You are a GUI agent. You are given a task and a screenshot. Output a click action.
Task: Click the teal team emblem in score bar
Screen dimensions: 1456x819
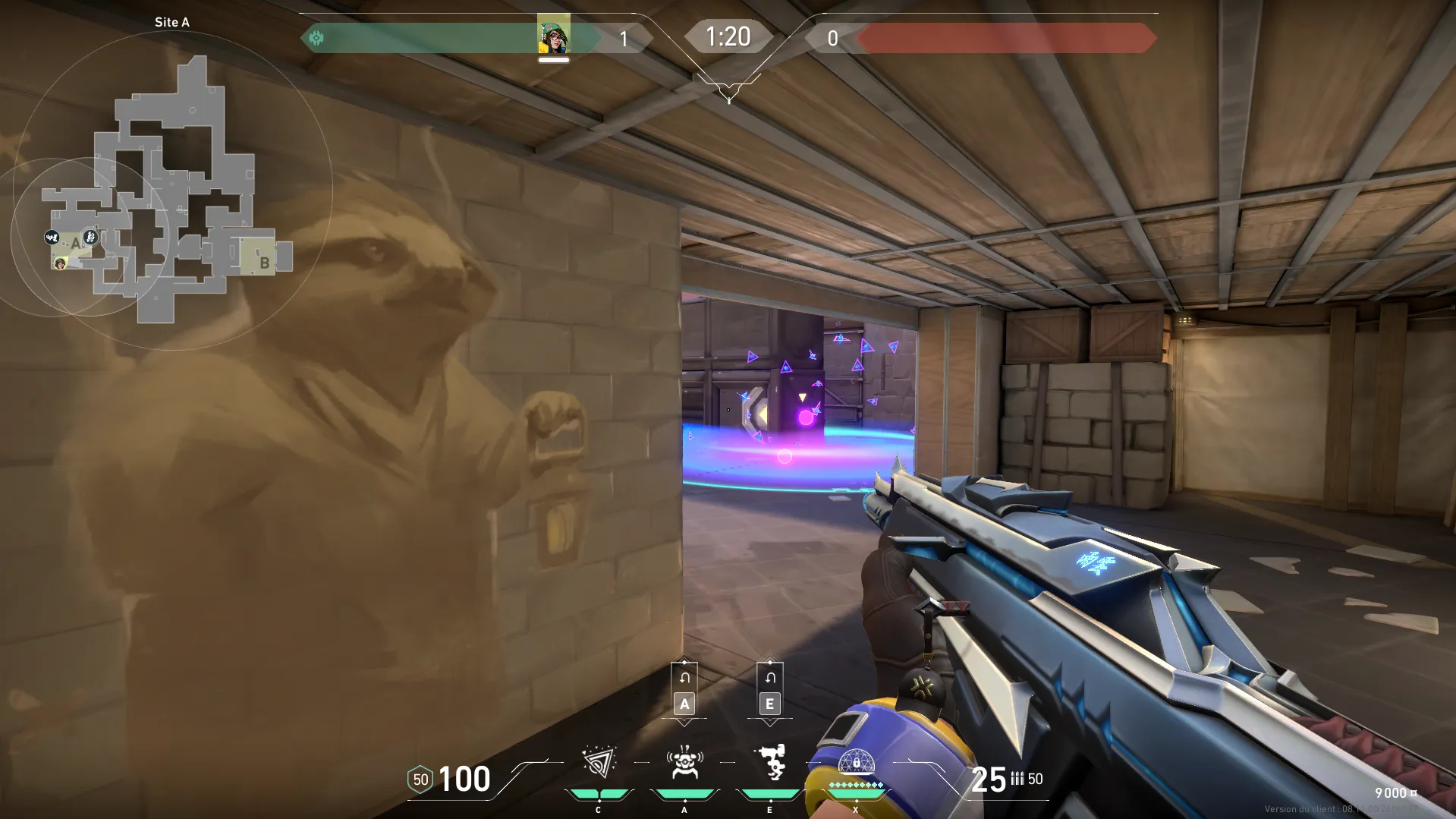pyautogui.click(x=316, y=38)
